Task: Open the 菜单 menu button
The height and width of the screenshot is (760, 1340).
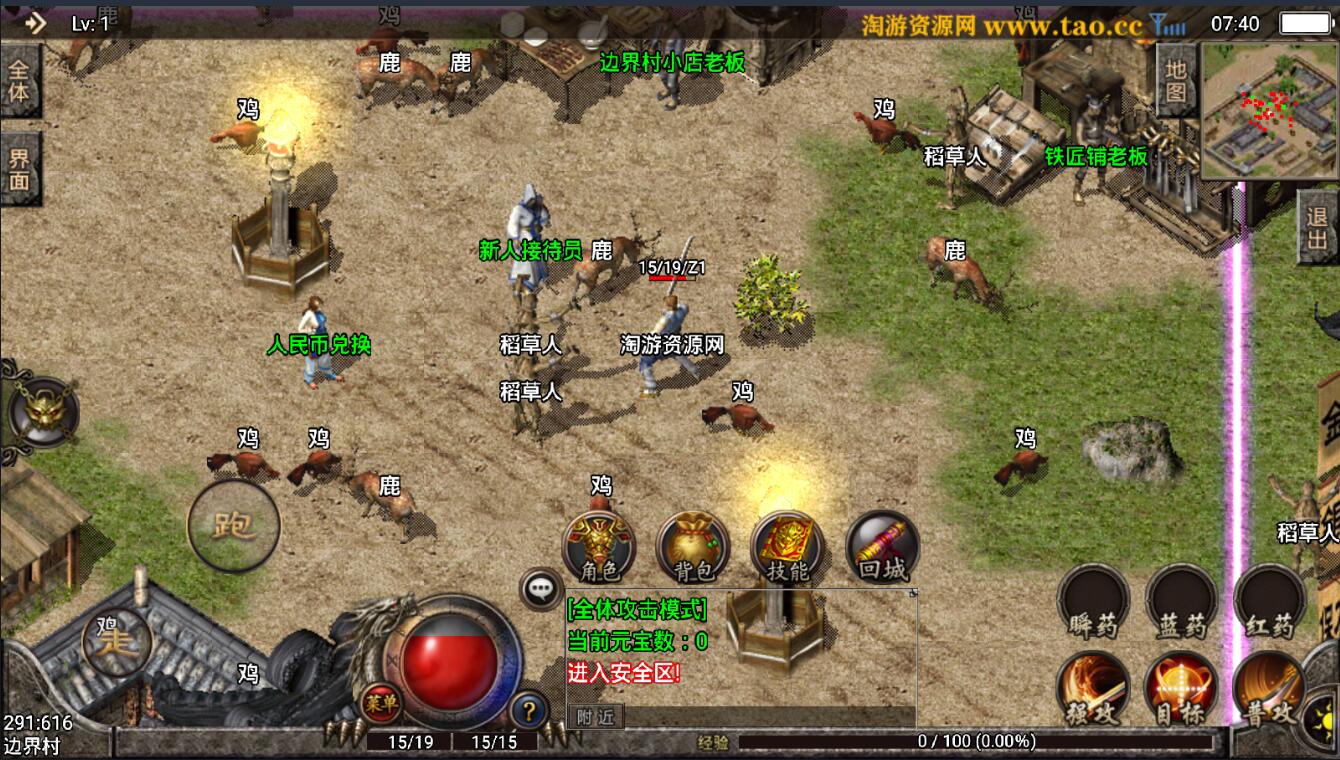Action: 380,703
